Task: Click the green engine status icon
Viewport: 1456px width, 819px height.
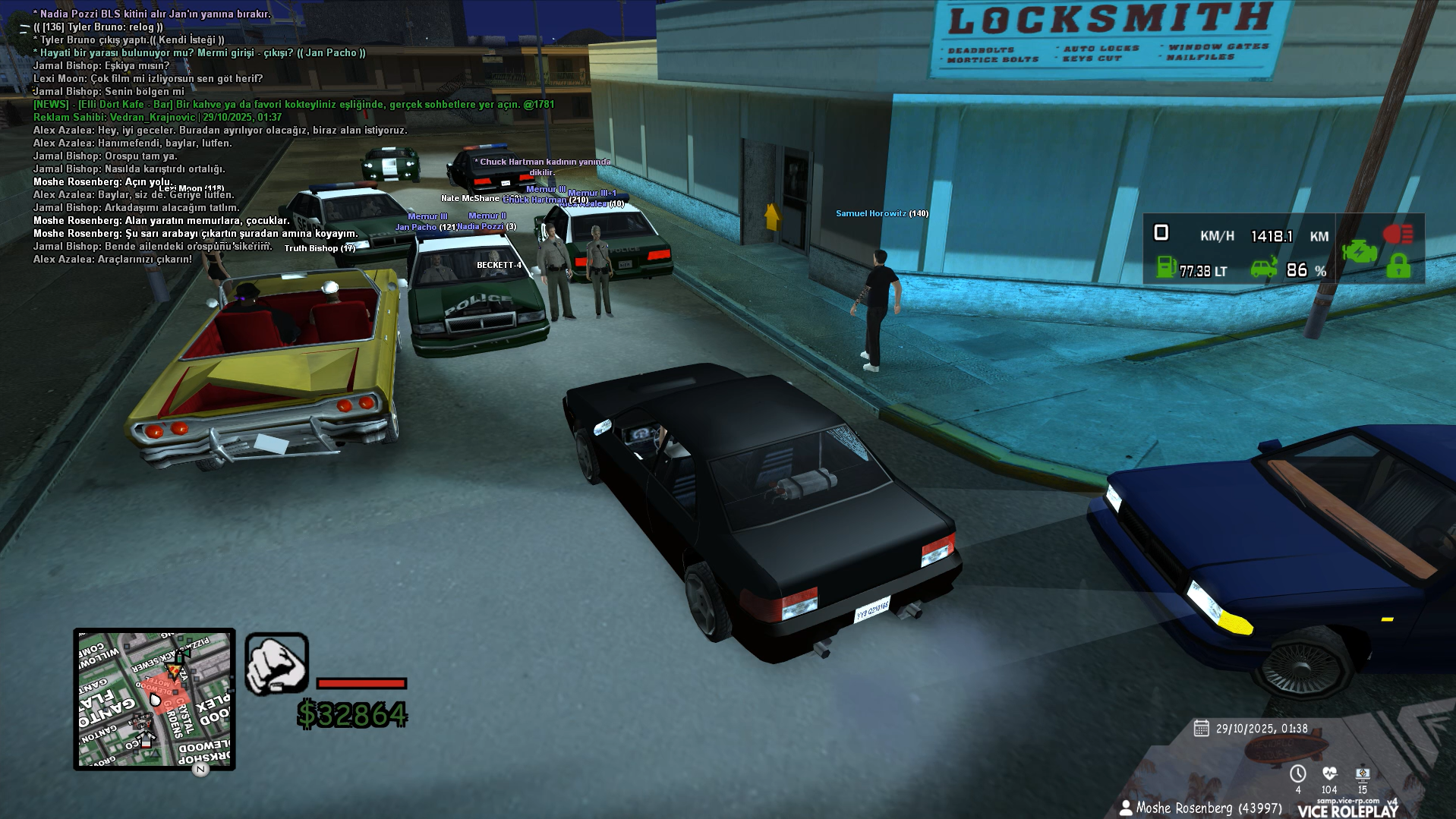Action: (x=1359, y=250)
